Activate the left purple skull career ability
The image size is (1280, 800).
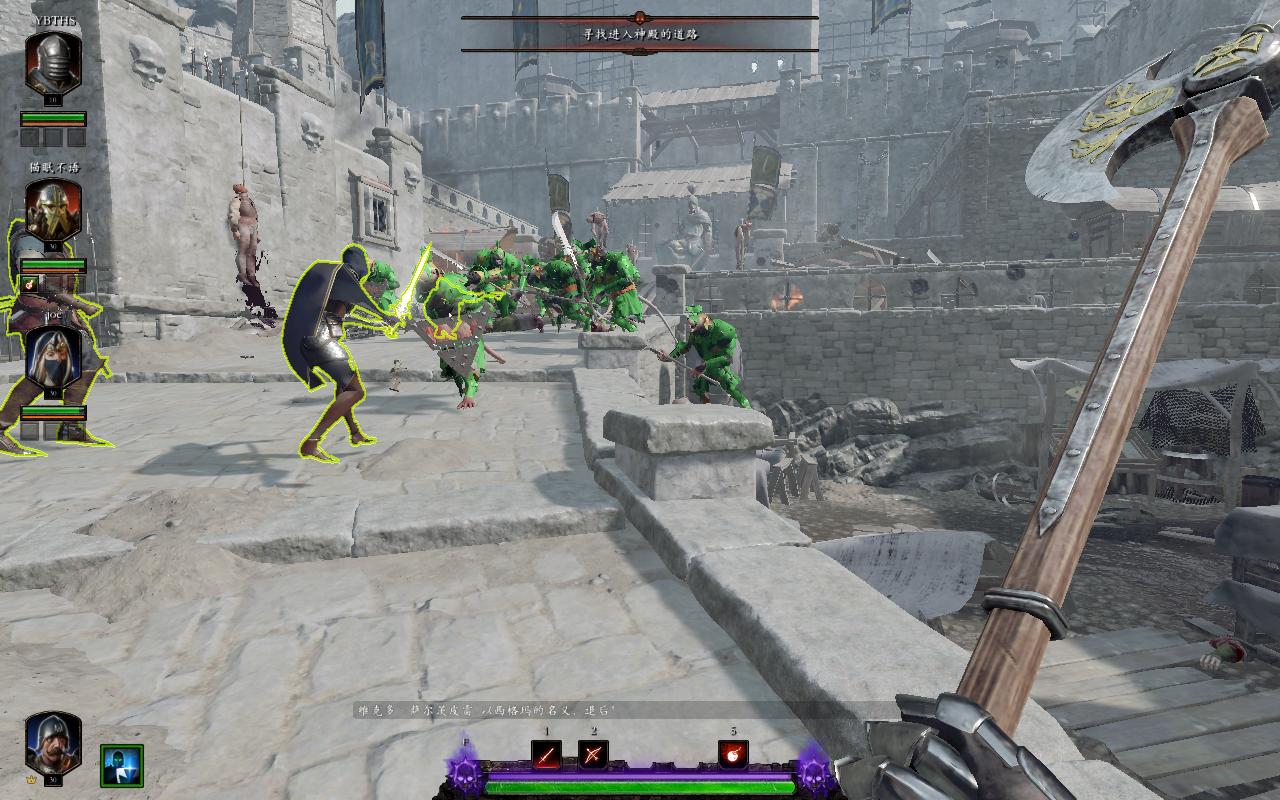click(x=466, y=773)
